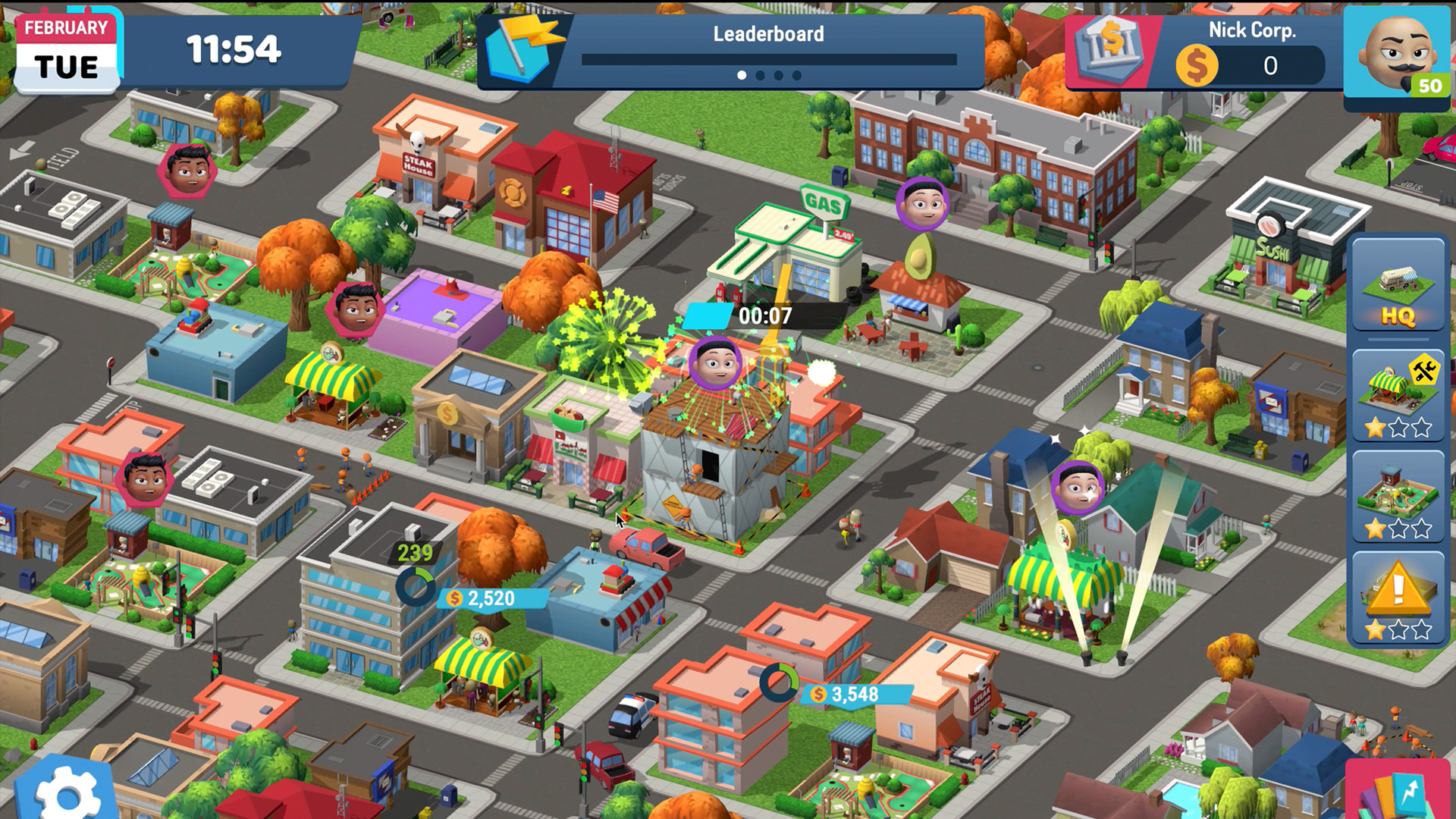Image resolution: width=1456 pixels, height=819 pixels.
Task: Select the purple avatar above the gas station
Action: click(922, 203)
